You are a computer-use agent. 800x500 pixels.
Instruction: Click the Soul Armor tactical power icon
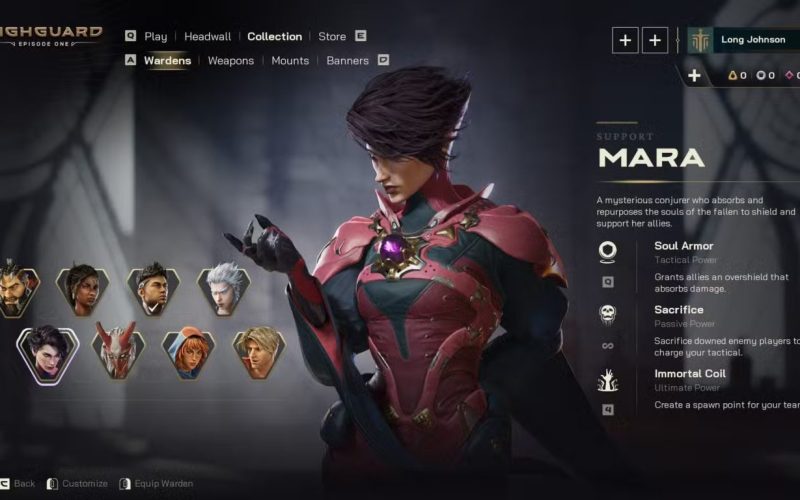607,250
